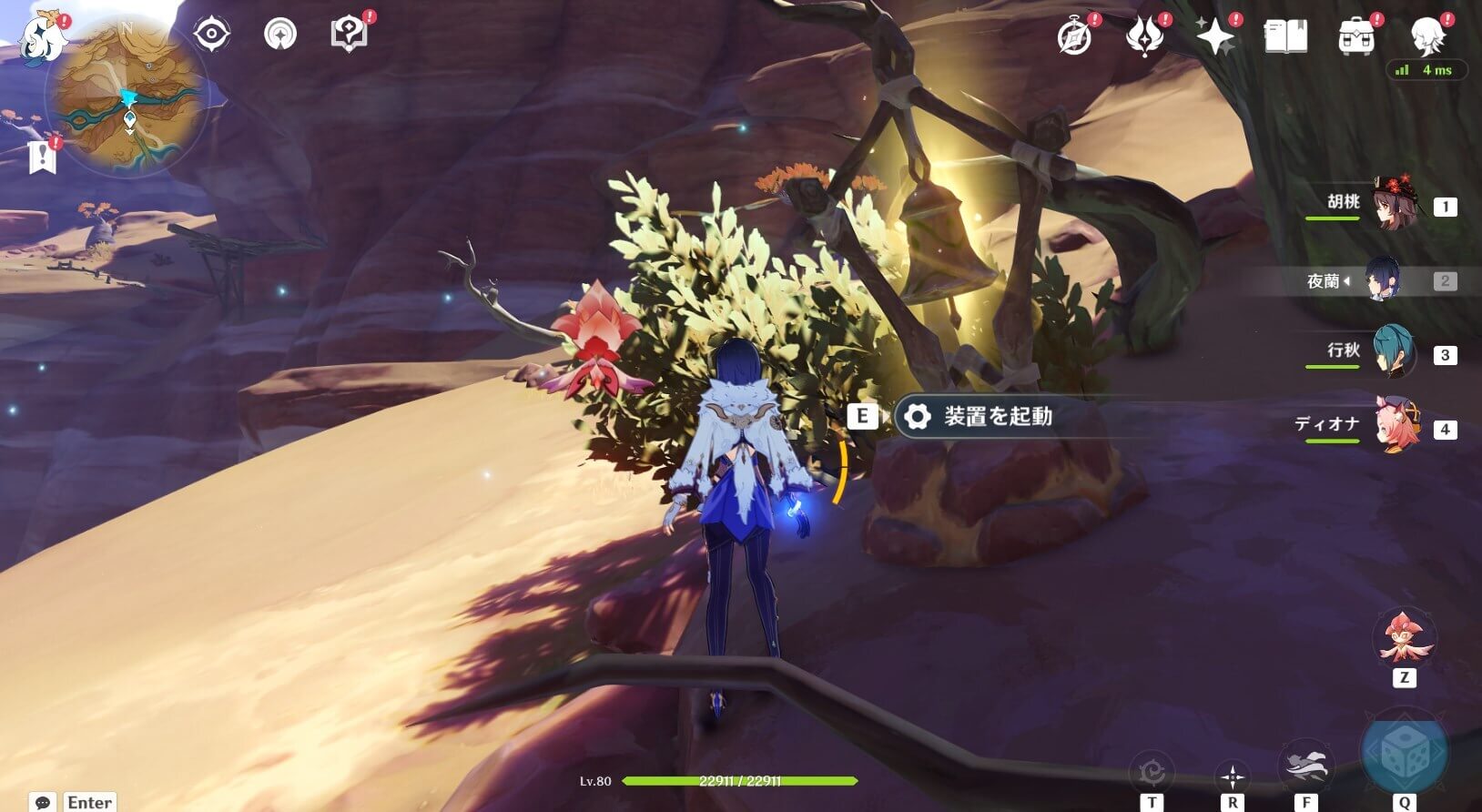Click the character HP bar
1482x812 pixels.
point(739,780)
